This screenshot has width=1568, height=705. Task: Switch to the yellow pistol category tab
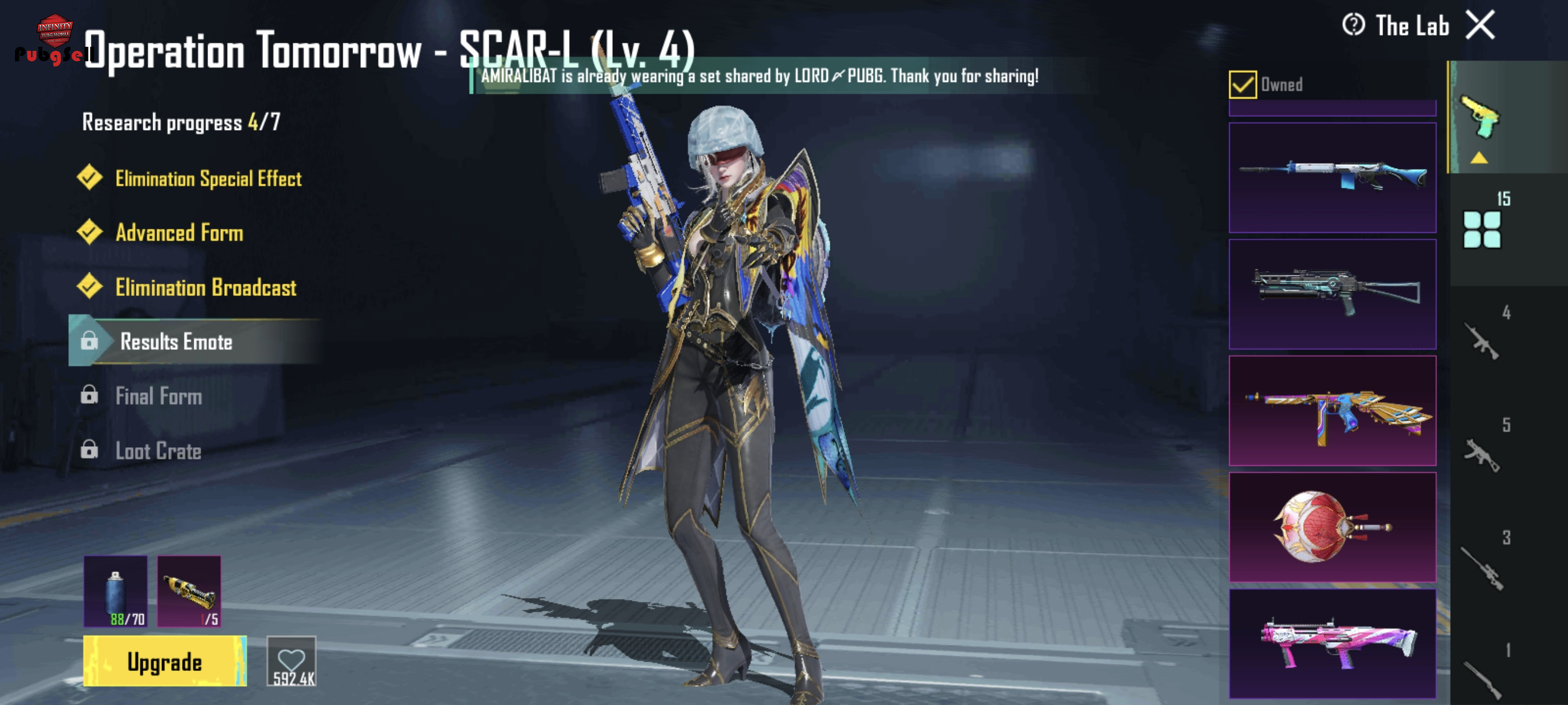(1480, 117)
